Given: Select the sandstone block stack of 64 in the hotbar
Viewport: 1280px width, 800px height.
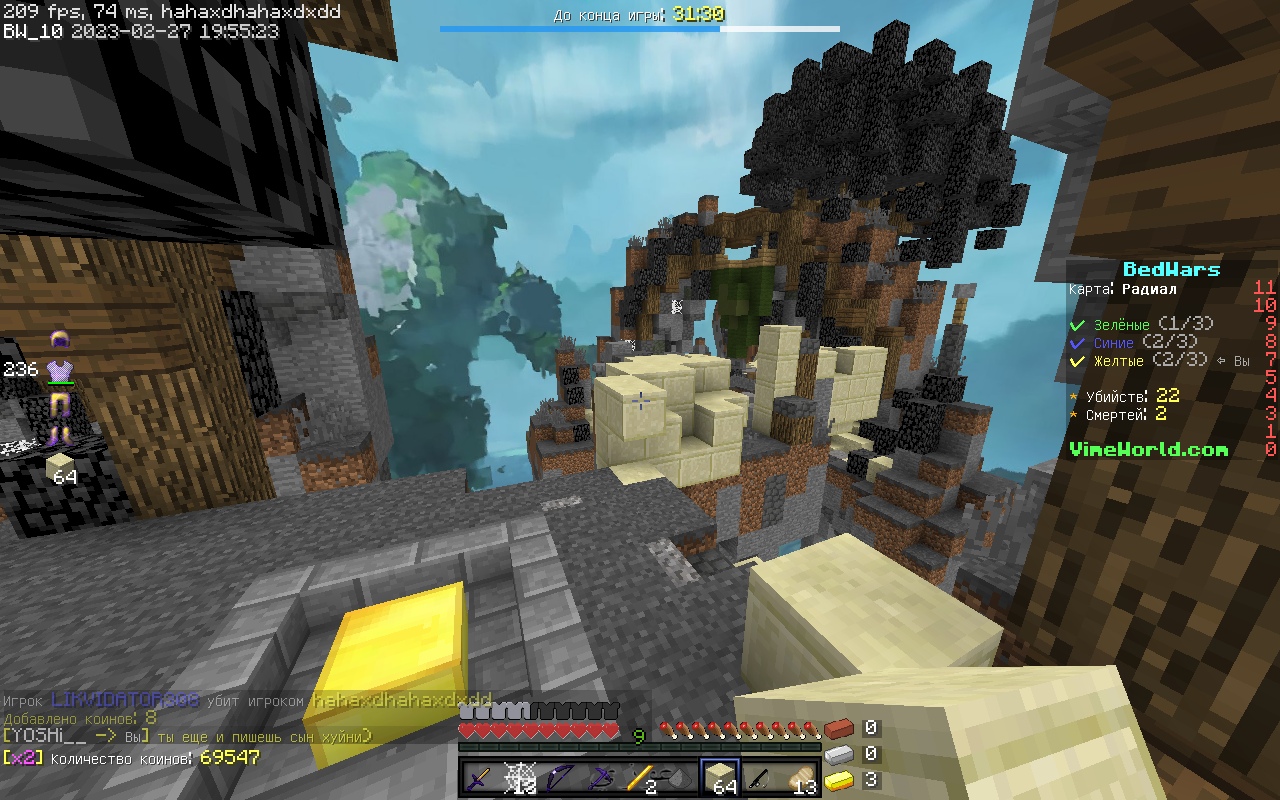Looking at the screenshot, I should pyautogui.click(x=720, y=778).
